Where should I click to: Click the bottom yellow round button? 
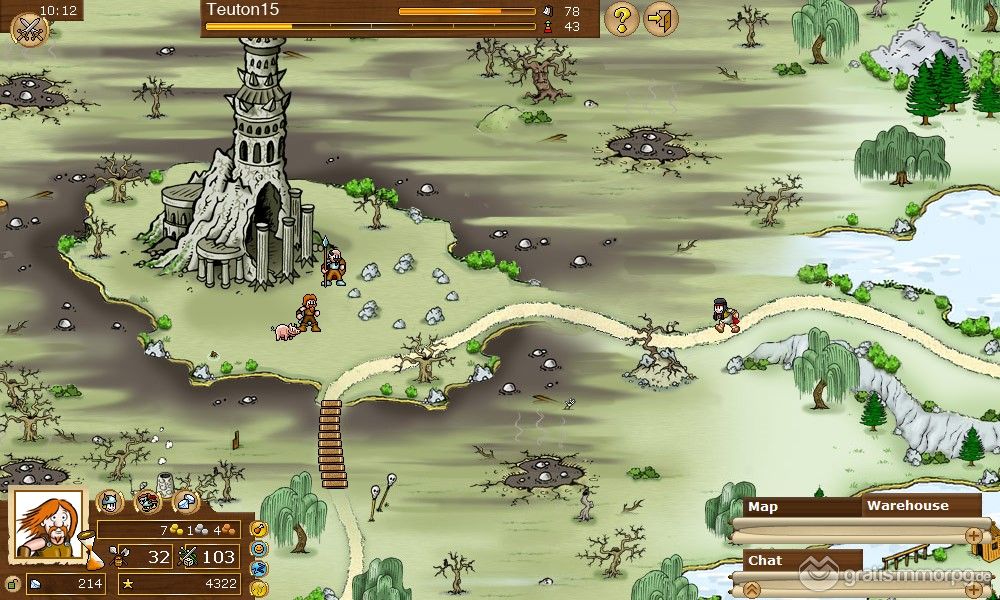[258, 588]
